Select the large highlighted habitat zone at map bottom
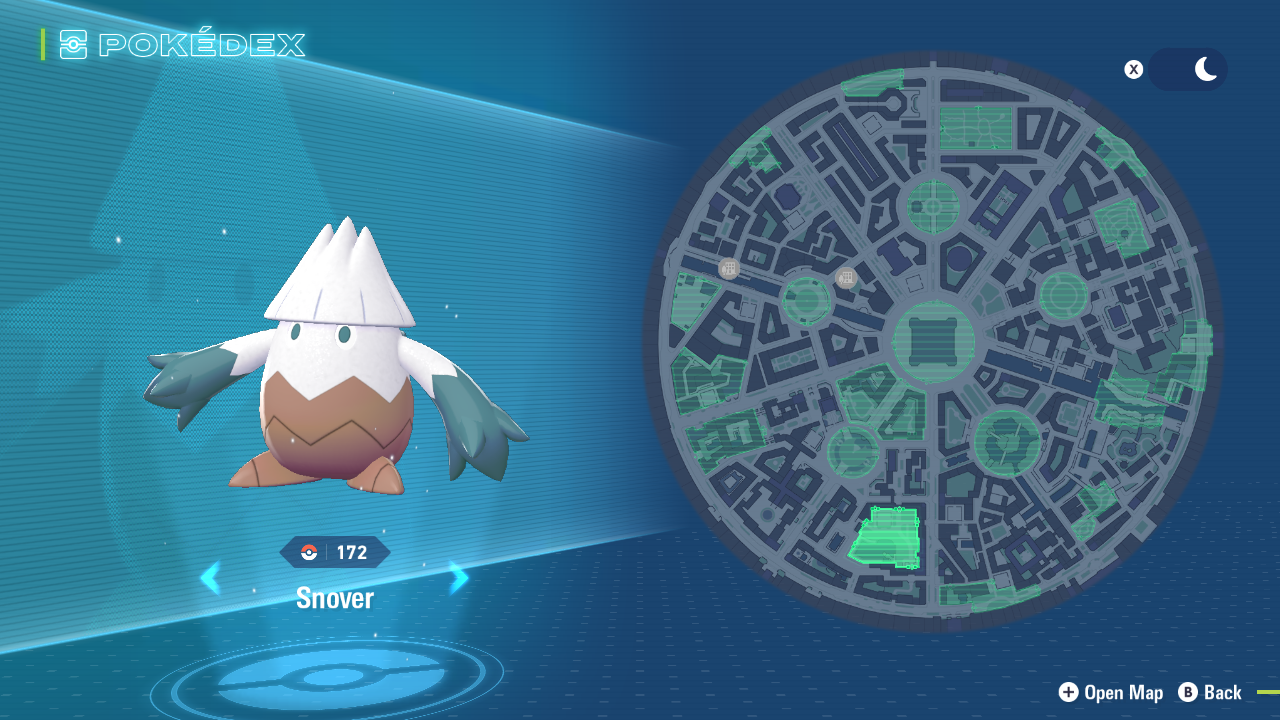The height and width of the screenshot is (720, 1280). (x=886, y=535)
